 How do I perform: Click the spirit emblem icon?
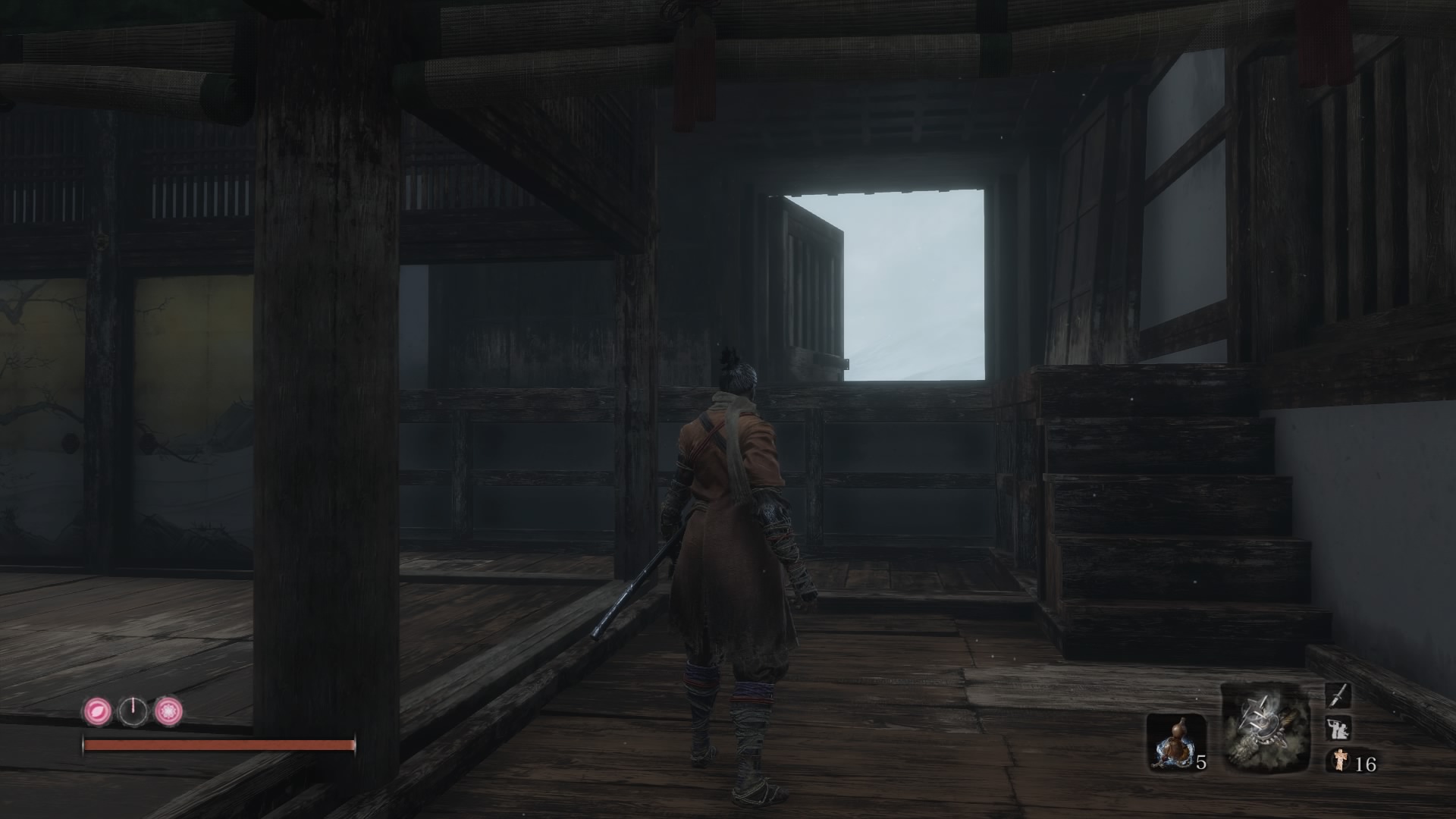[1340, 759]
